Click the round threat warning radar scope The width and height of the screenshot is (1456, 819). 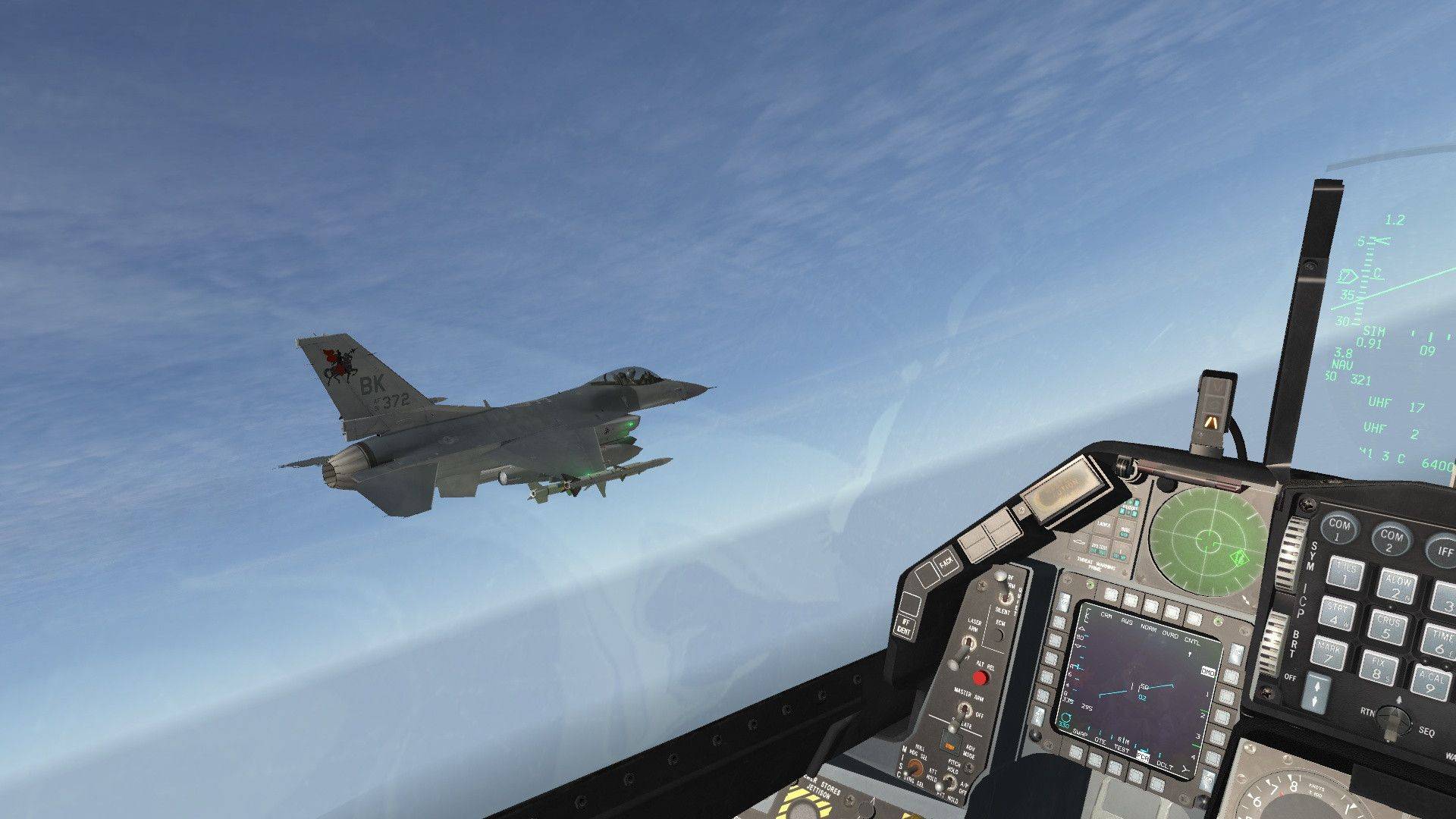click(1207, 540)
